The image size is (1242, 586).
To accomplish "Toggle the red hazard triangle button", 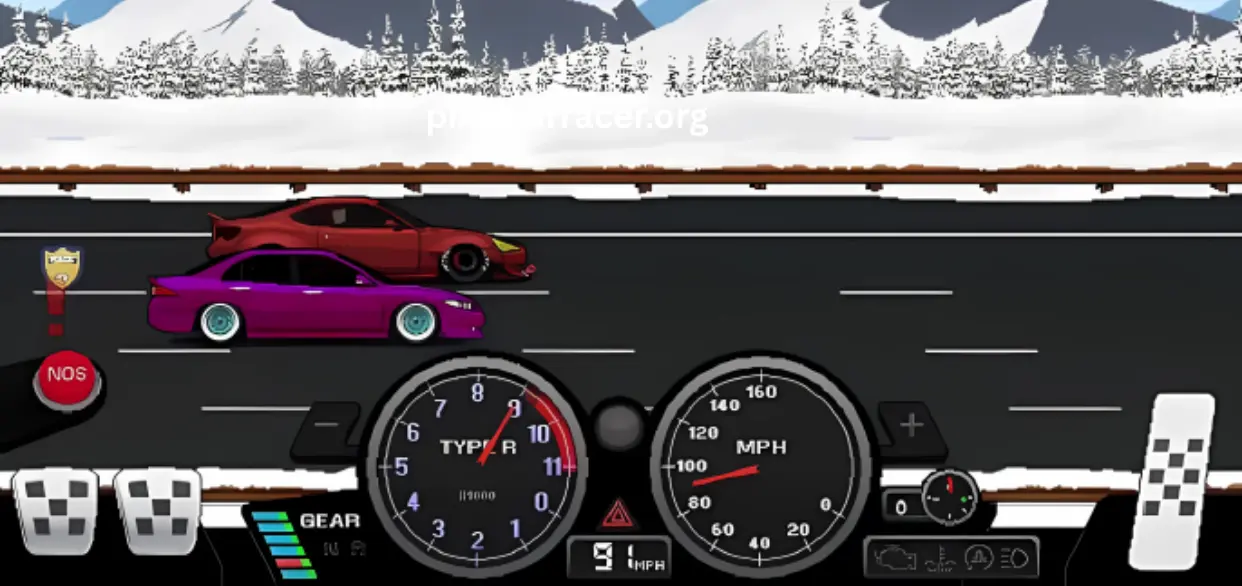I will click(x=618, y=514).
